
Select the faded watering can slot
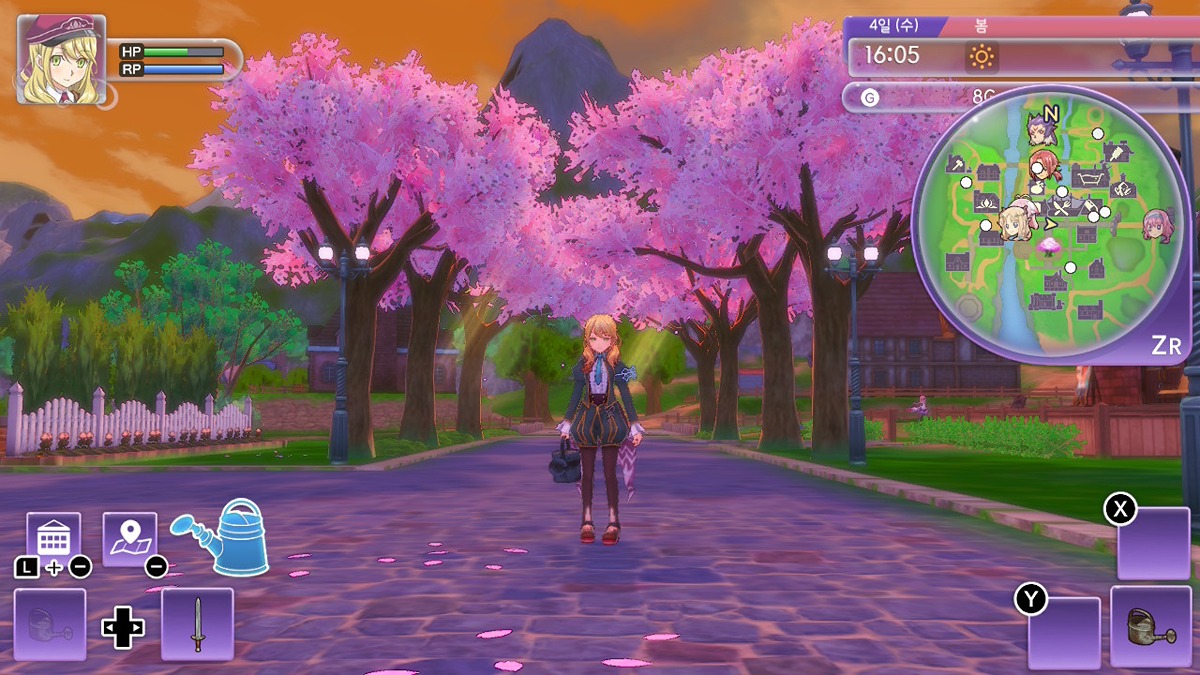coord(50,624)
